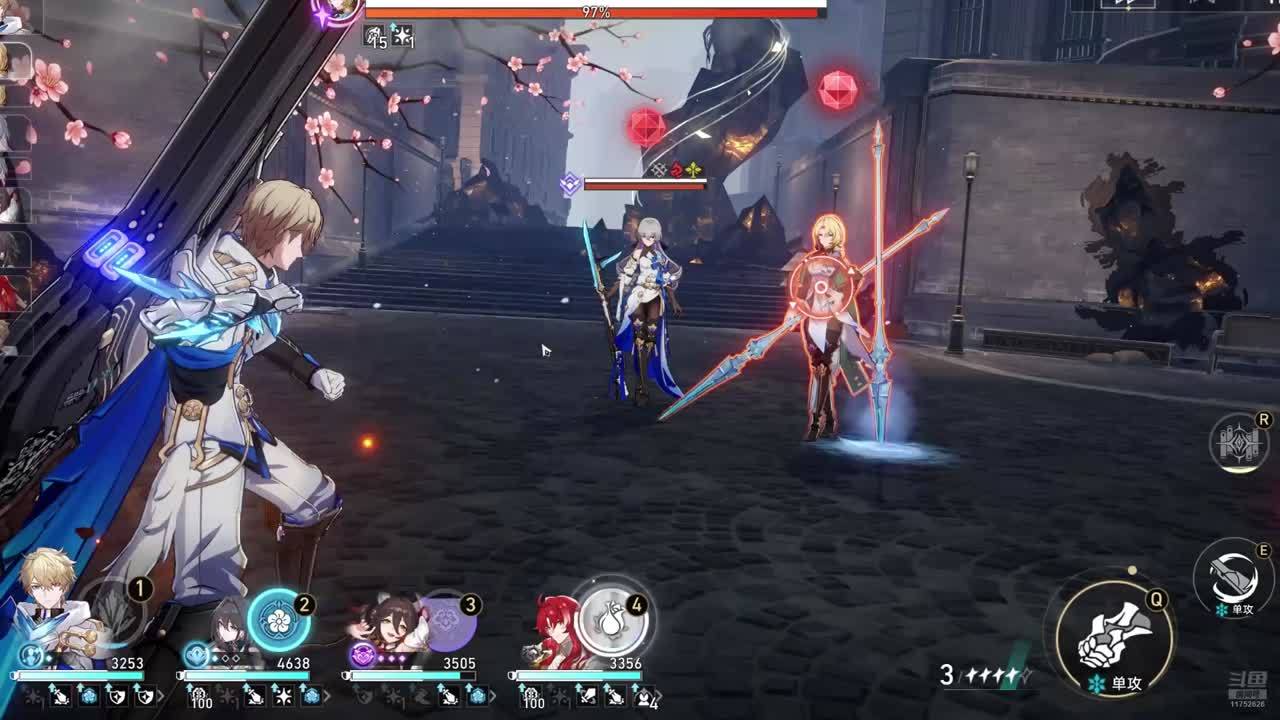Screen dimensions: 1280x720
Task: Open the technique icon with the castle emblem
Action: pos(1239,443)
